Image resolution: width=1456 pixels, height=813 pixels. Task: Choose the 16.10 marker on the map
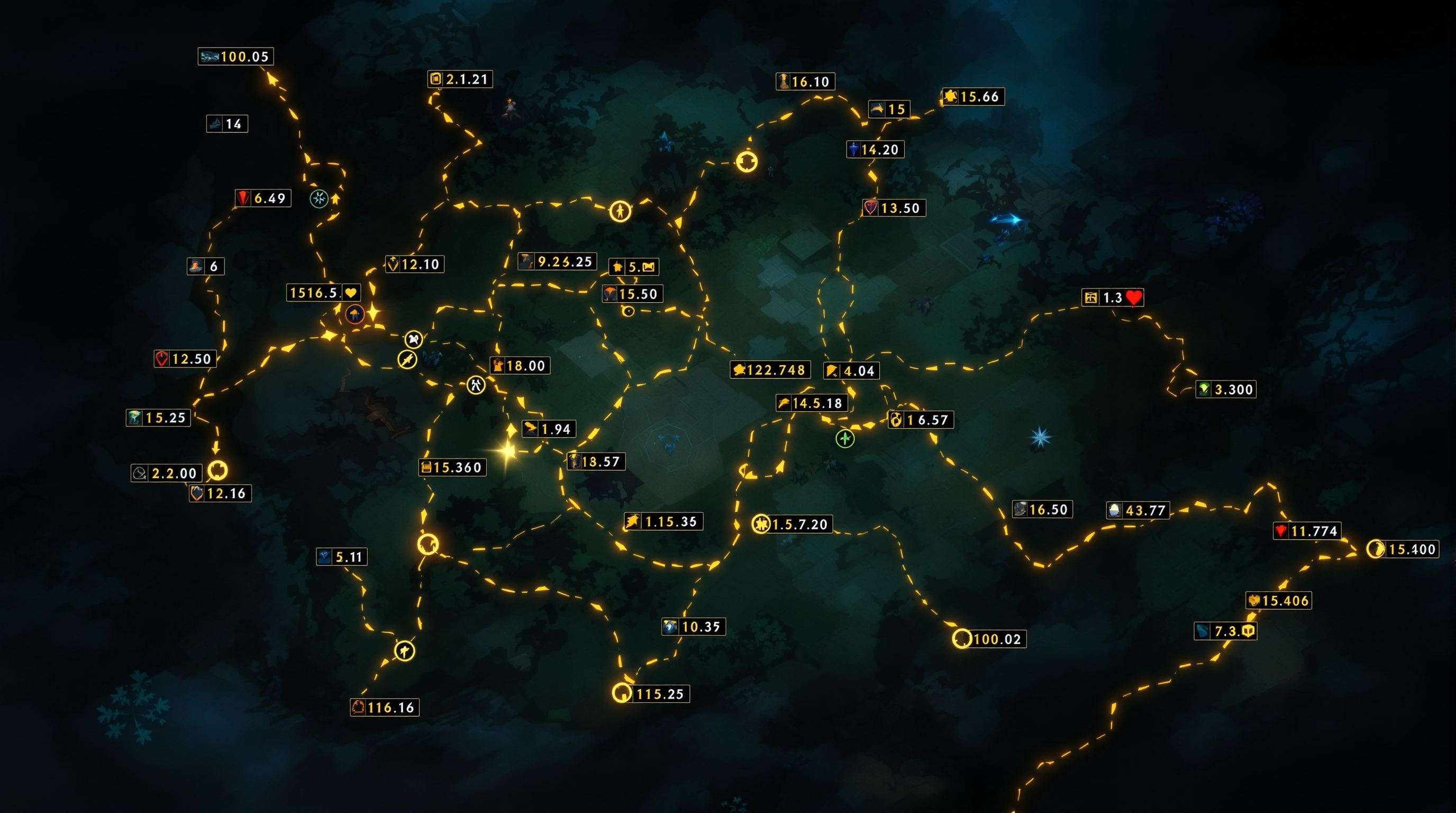tap(805, 82)
